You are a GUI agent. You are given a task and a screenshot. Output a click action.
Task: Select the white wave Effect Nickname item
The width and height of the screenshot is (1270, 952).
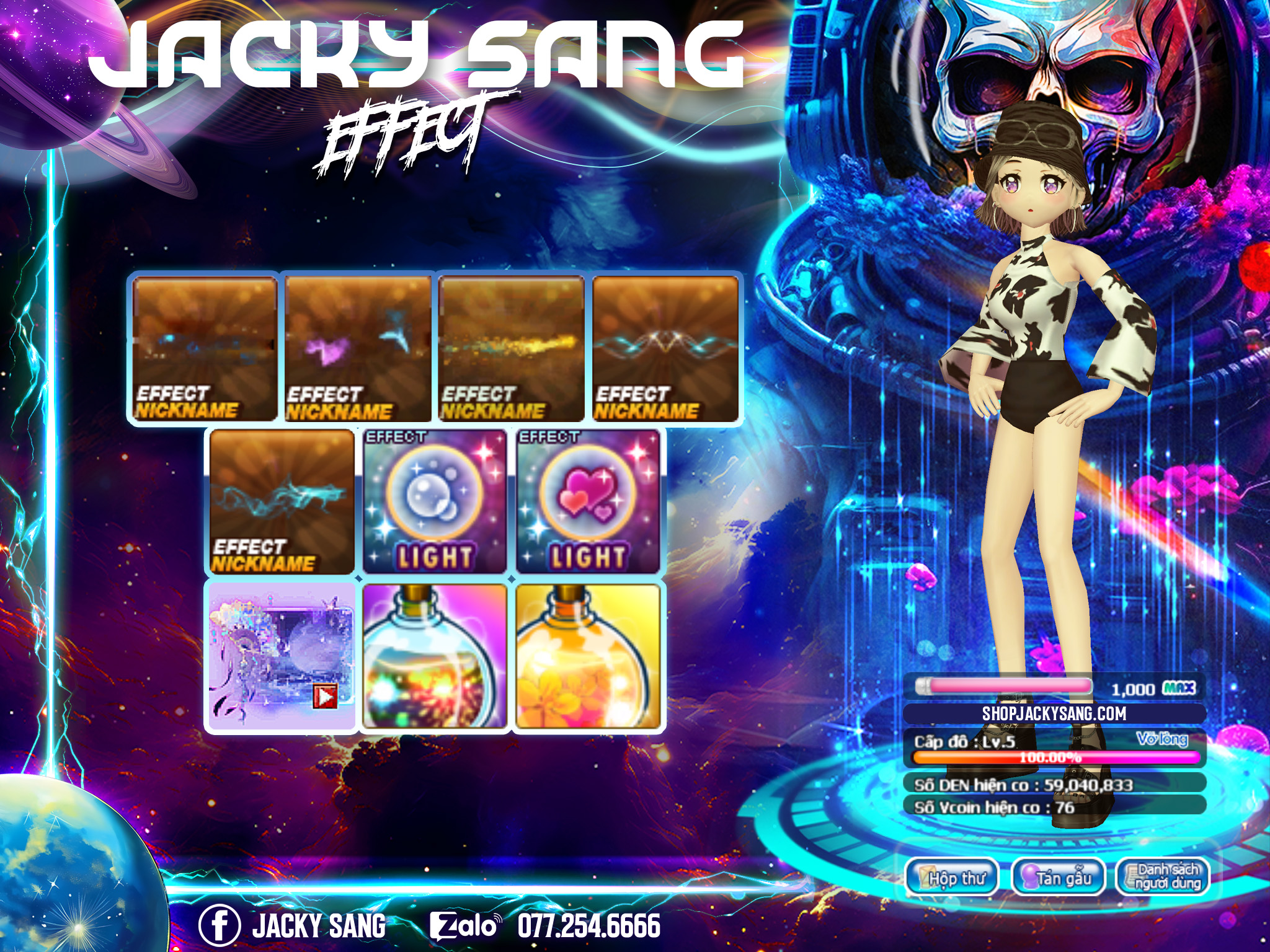(x=665, y=349)
